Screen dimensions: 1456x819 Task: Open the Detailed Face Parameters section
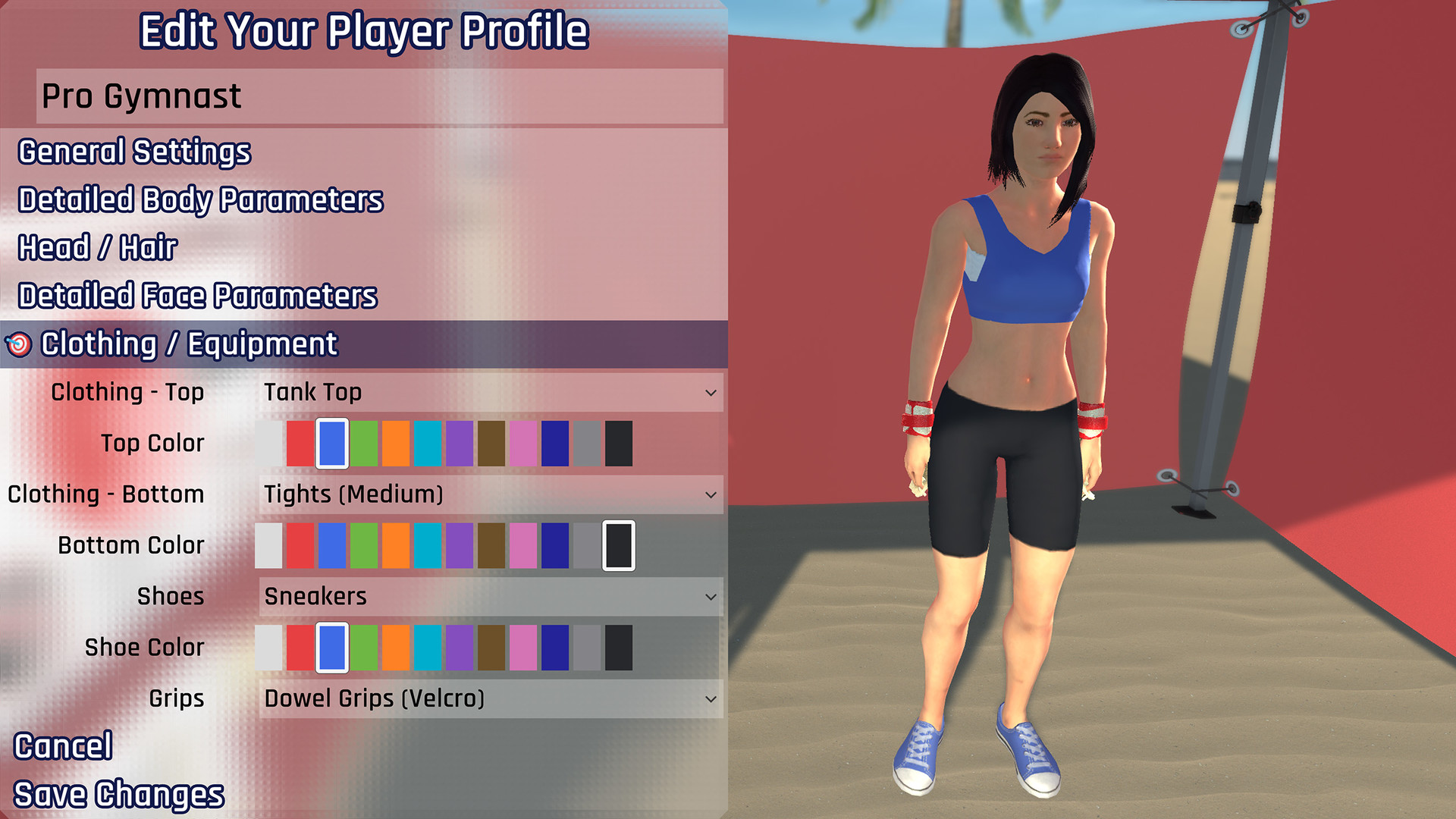[196, 295]
